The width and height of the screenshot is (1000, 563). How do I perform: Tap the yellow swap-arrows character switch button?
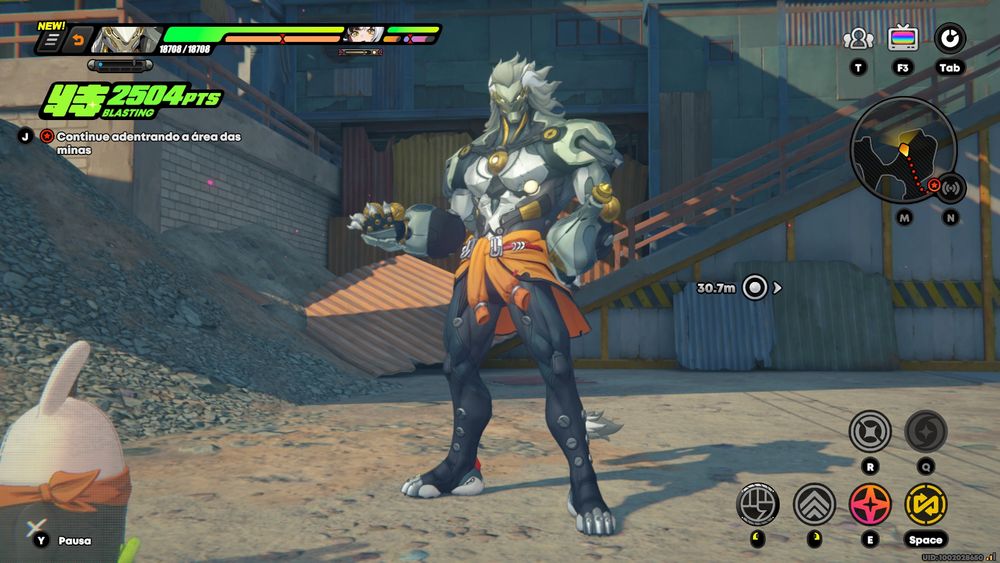(926, 504)
